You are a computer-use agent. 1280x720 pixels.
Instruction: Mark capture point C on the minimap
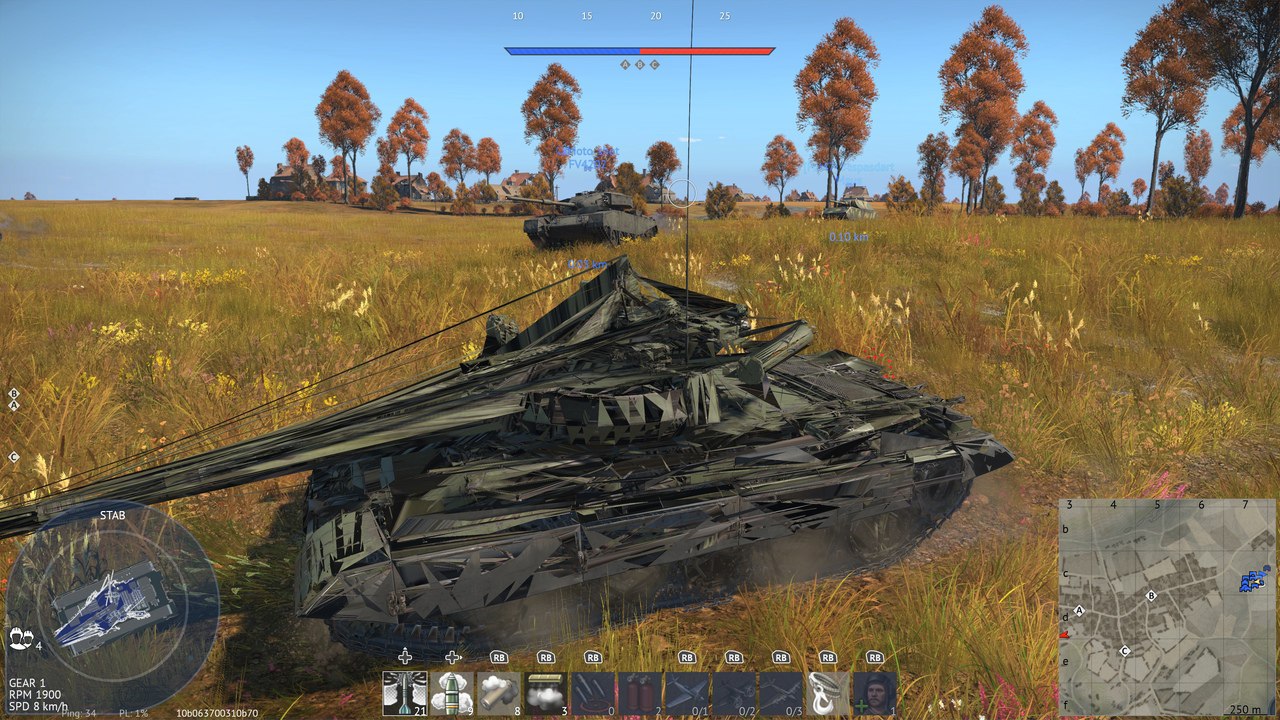click(x=1124, y=651)
